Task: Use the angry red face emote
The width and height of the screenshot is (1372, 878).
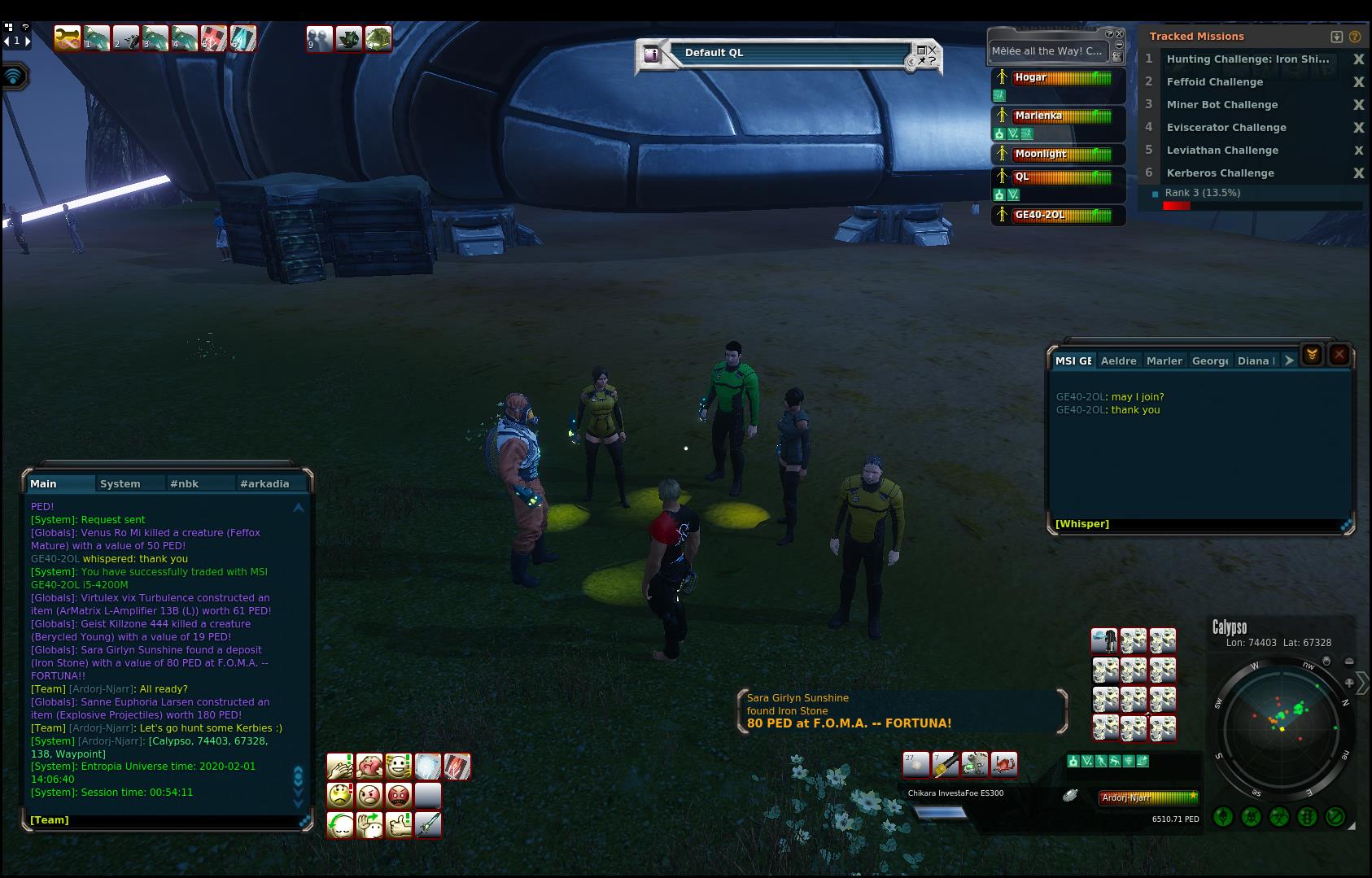Action: (x=399, y=795)
